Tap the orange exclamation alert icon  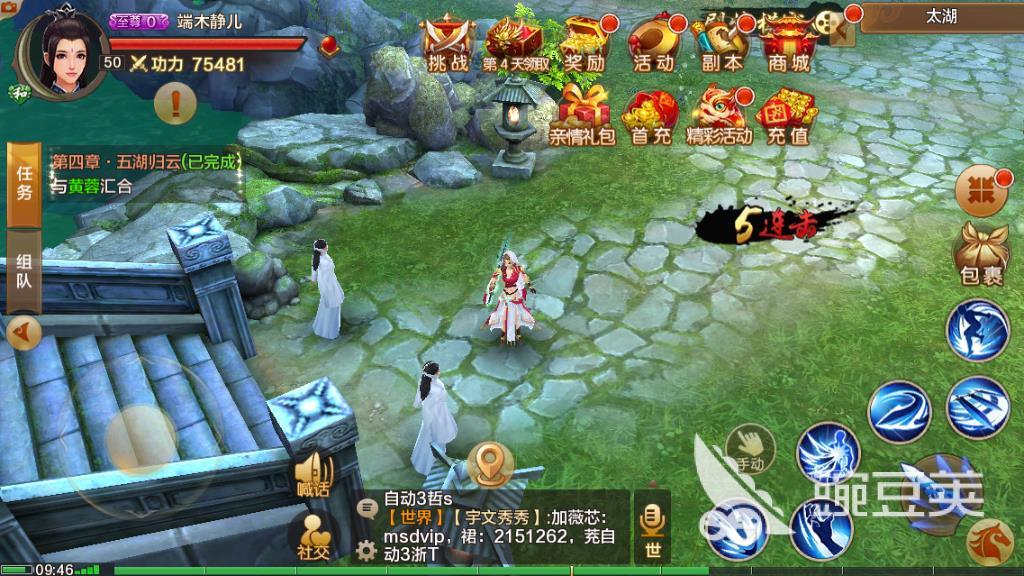tap(176, 101)
